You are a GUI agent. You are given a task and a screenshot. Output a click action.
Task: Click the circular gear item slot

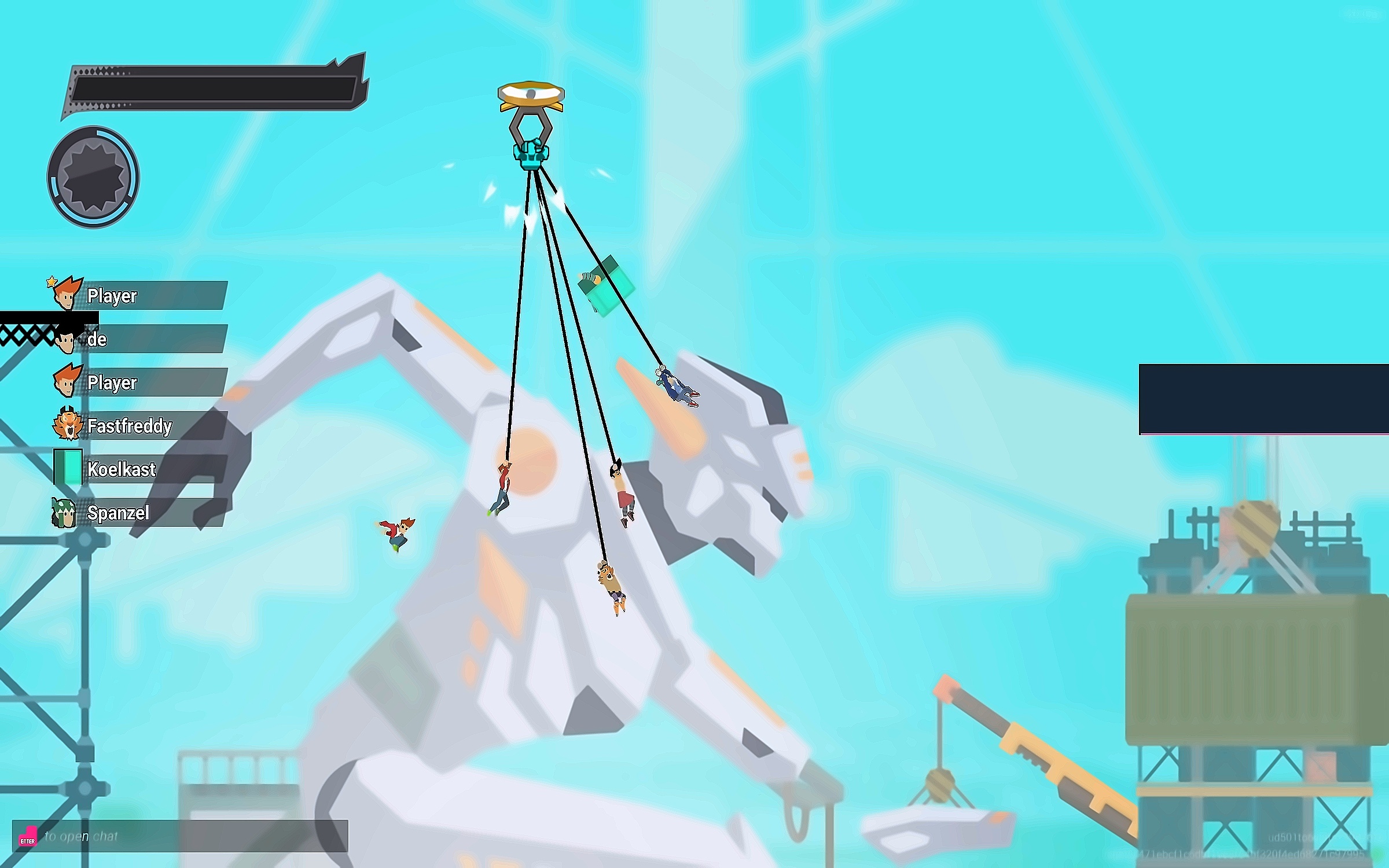click(x=93, y=177)
